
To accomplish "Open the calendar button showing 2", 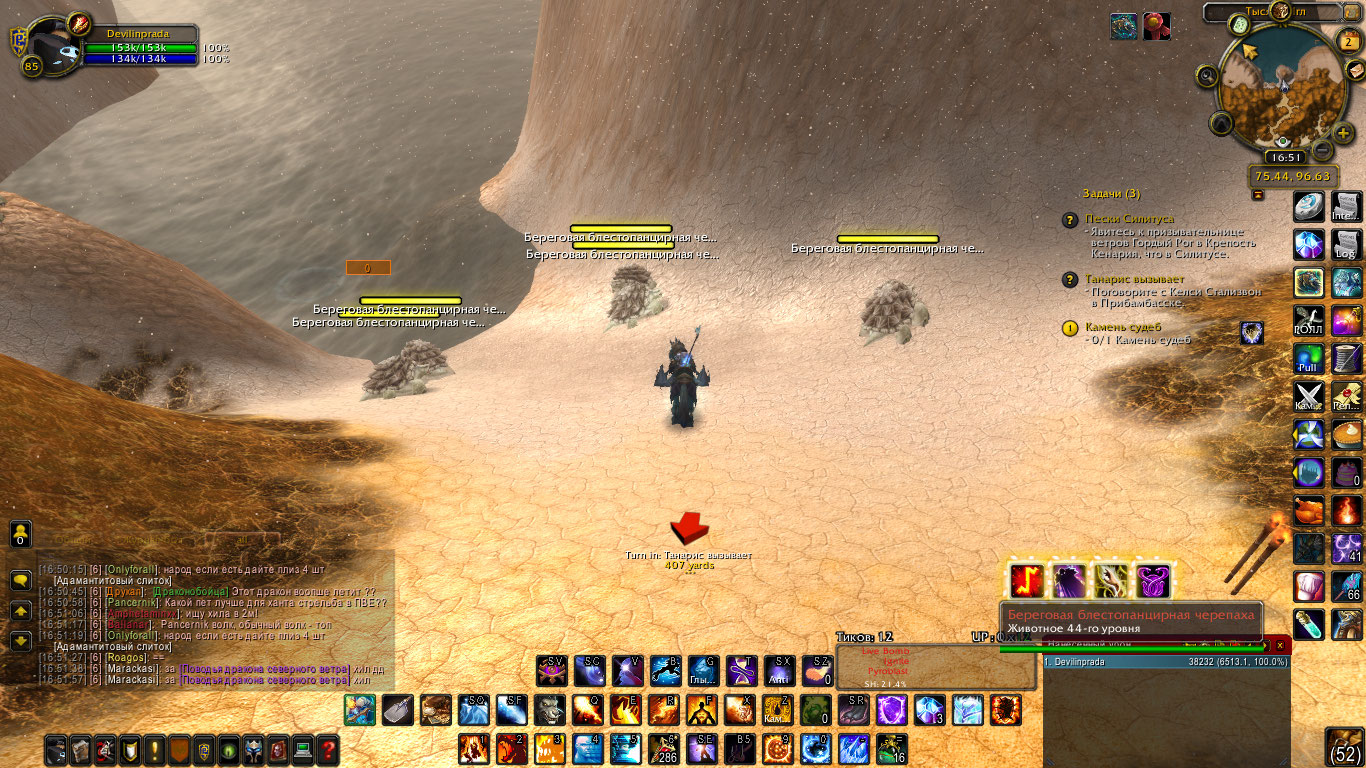I will pos(1347,40).
